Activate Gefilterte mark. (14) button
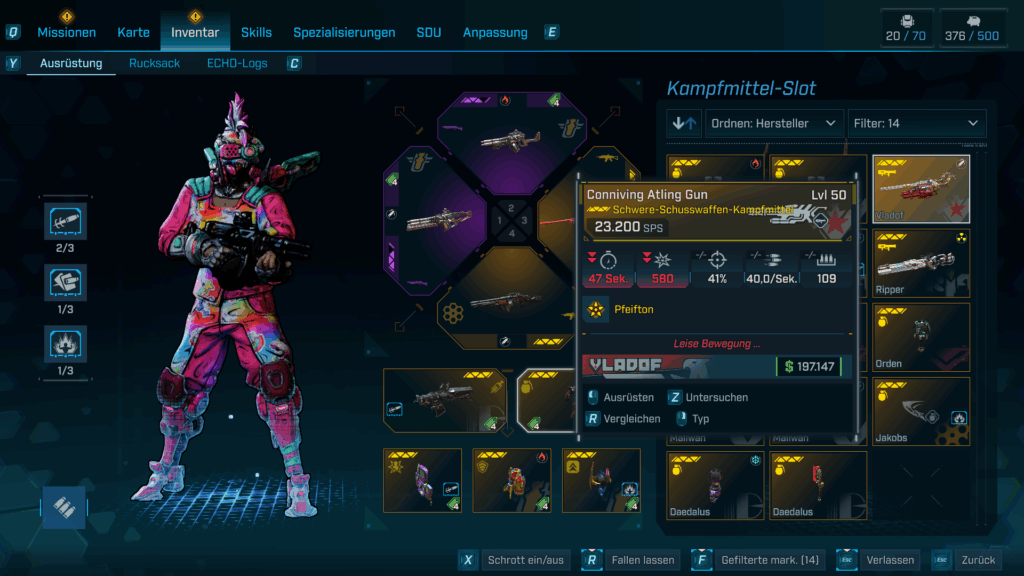1024x576 pixels. [757, 560]
